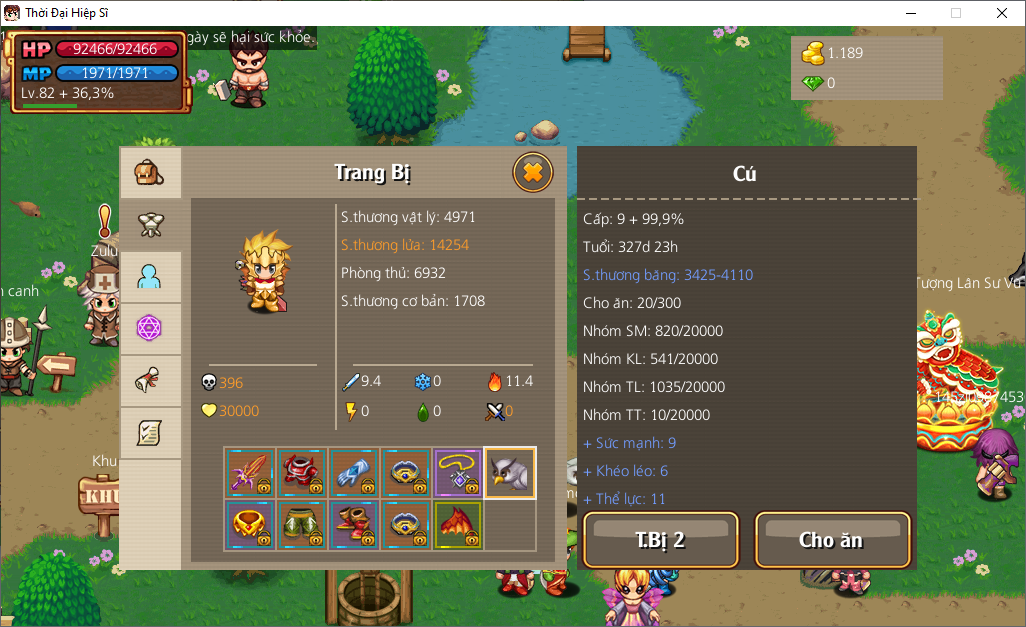Select the blue gloves slot
The width and height of the screenshot is (1026, 627).
(354, 473)
